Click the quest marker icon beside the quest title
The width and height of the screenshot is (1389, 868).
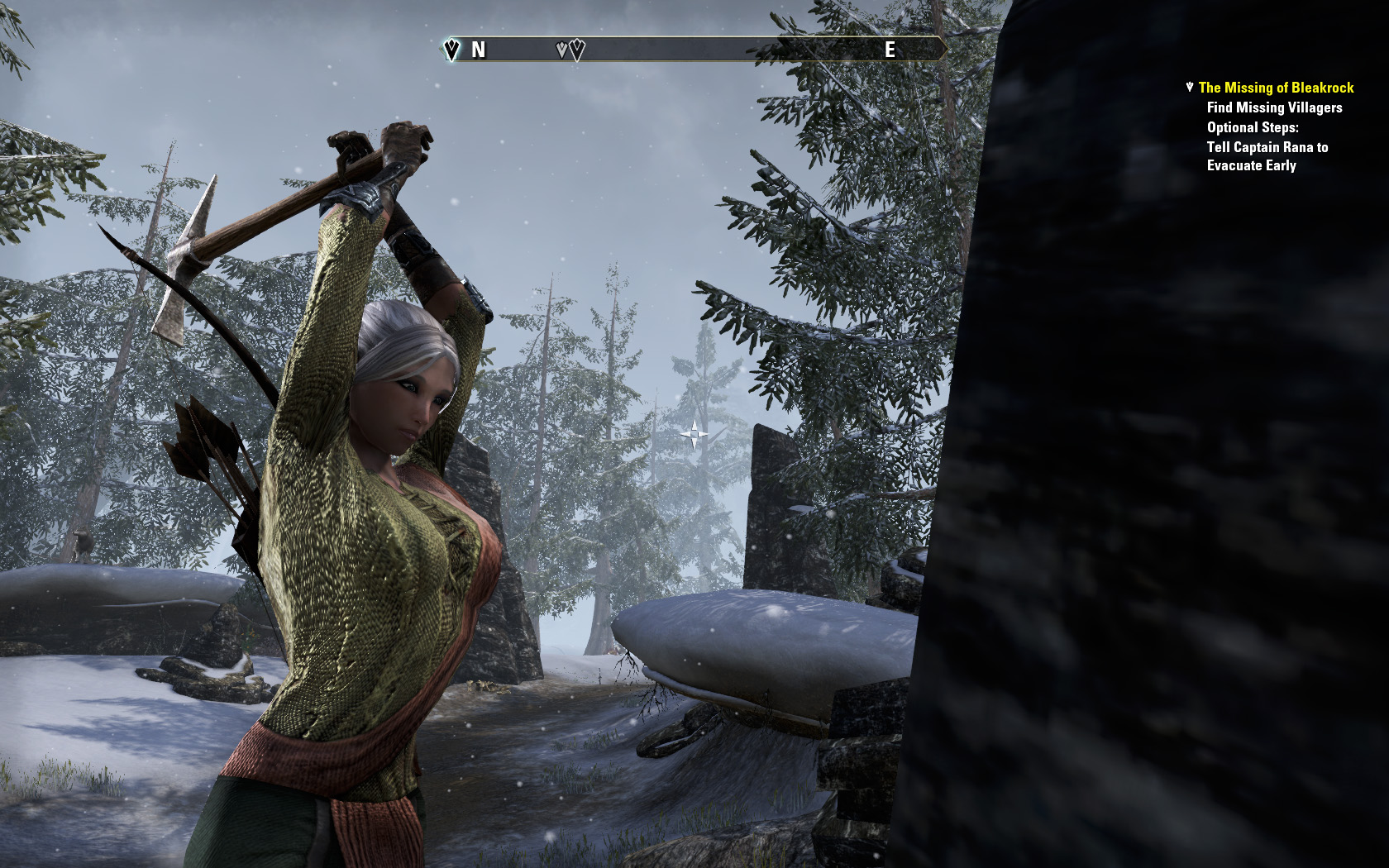[1190, 87]
